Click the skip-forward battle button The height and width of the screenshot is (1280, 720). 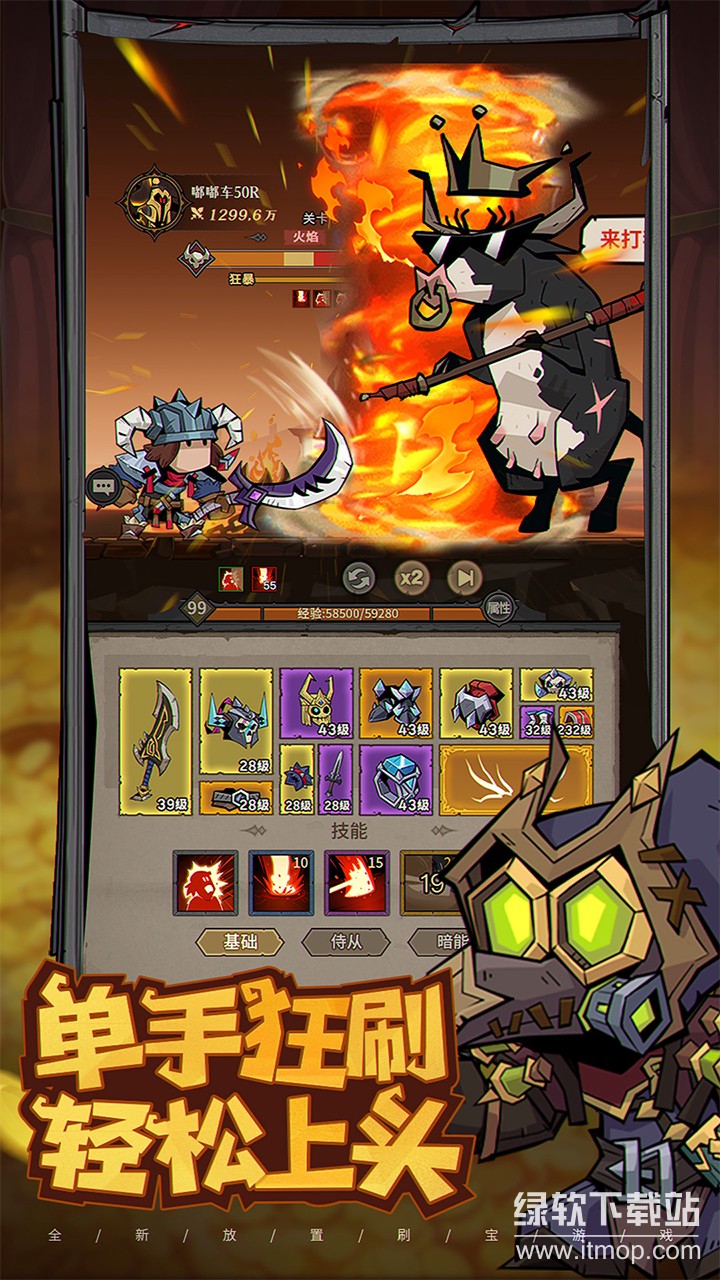tap(464, 577)
